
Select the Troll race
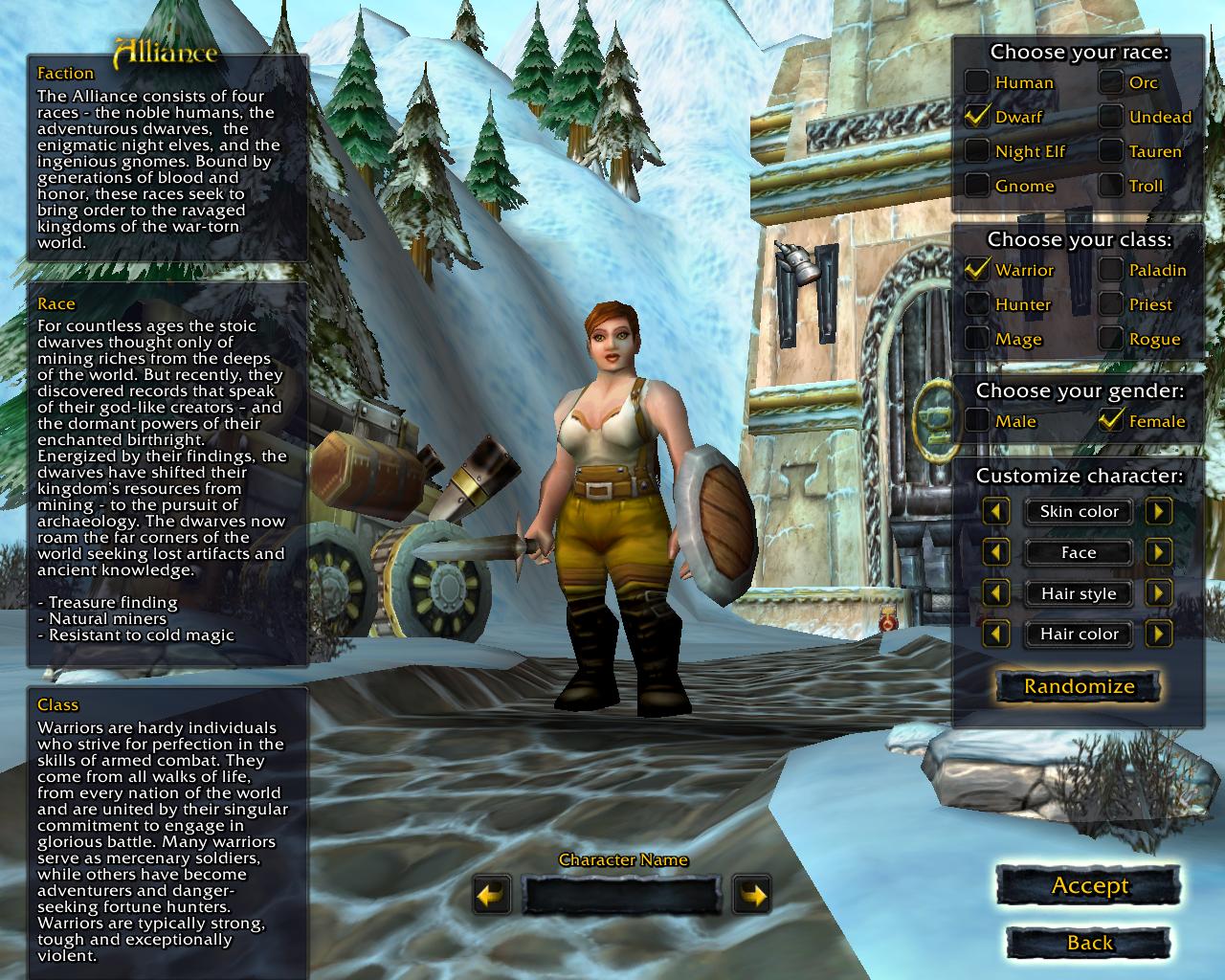coord(1111,186)
